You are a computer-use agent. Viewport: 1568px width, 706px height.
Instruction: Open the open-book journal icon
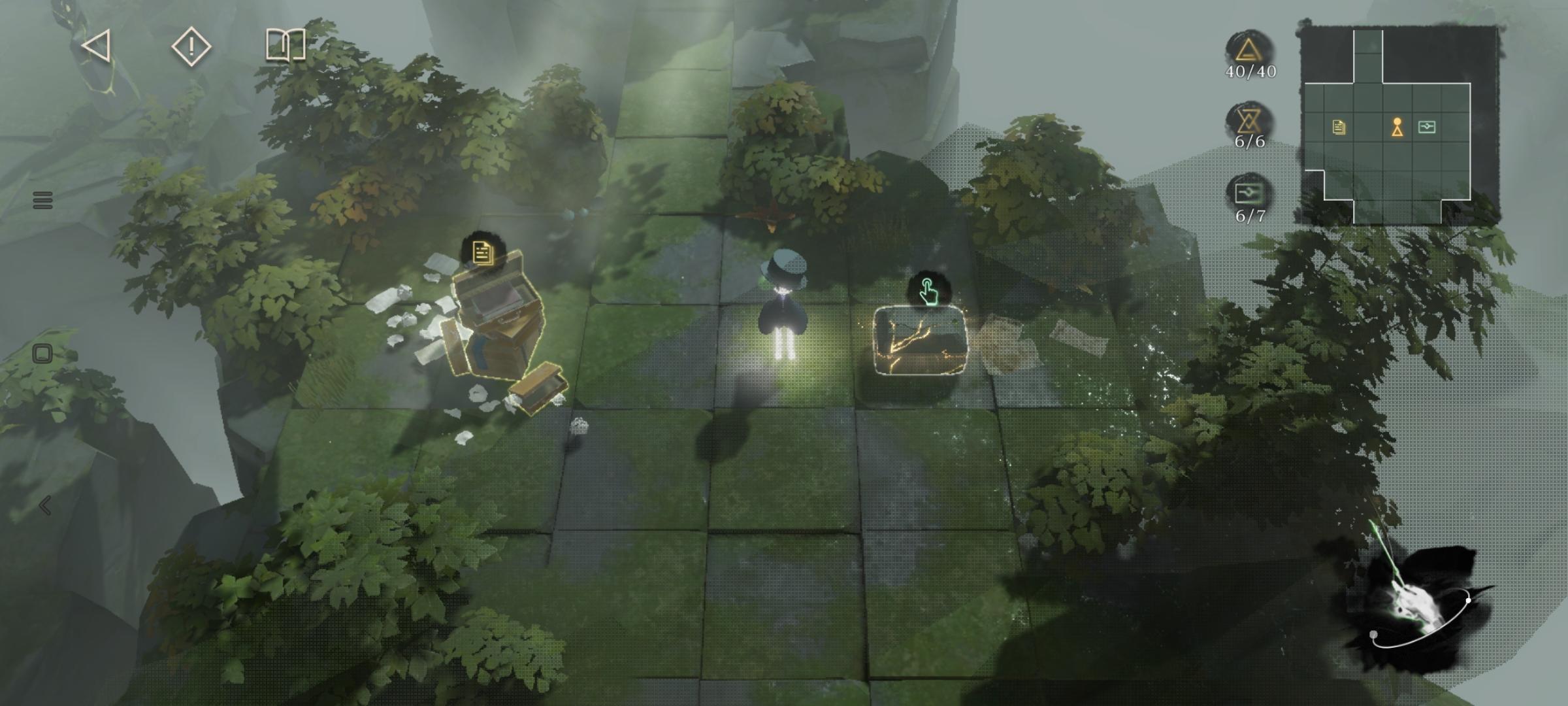pyautogui.click(x=286, y=46)
